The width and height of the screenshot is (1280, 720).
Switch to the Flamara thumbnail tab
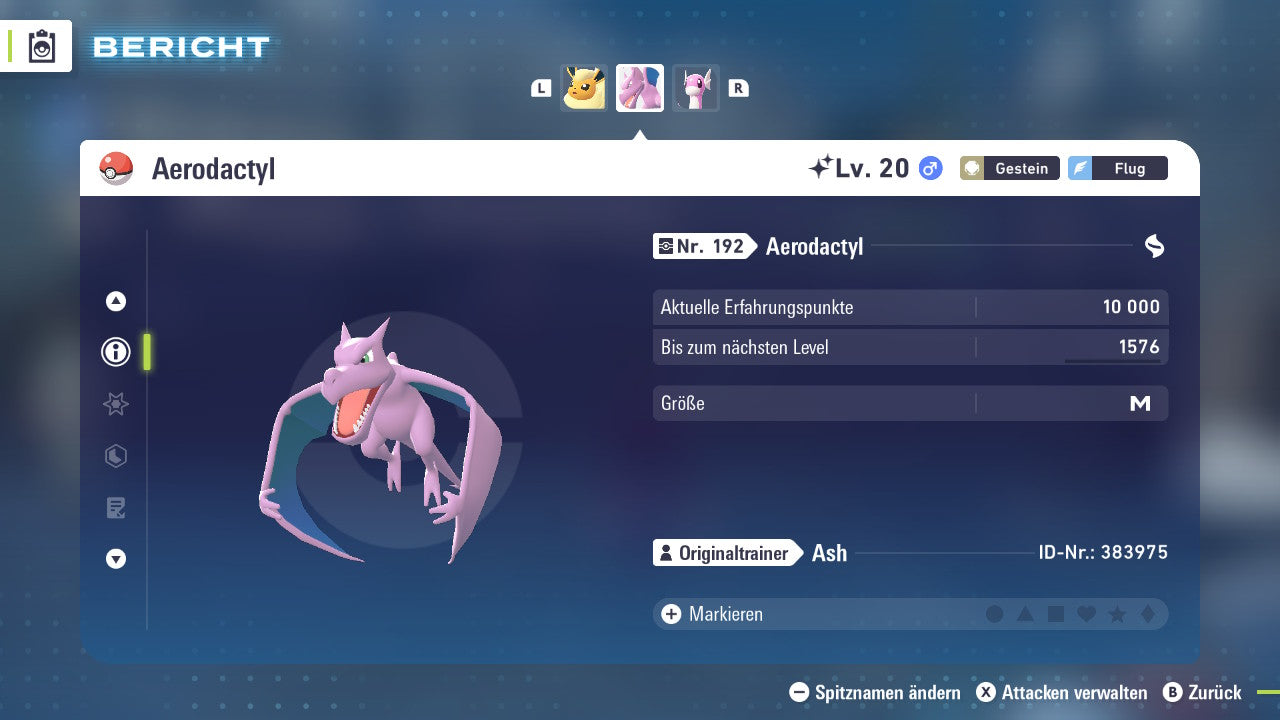(x=584, y=88)
